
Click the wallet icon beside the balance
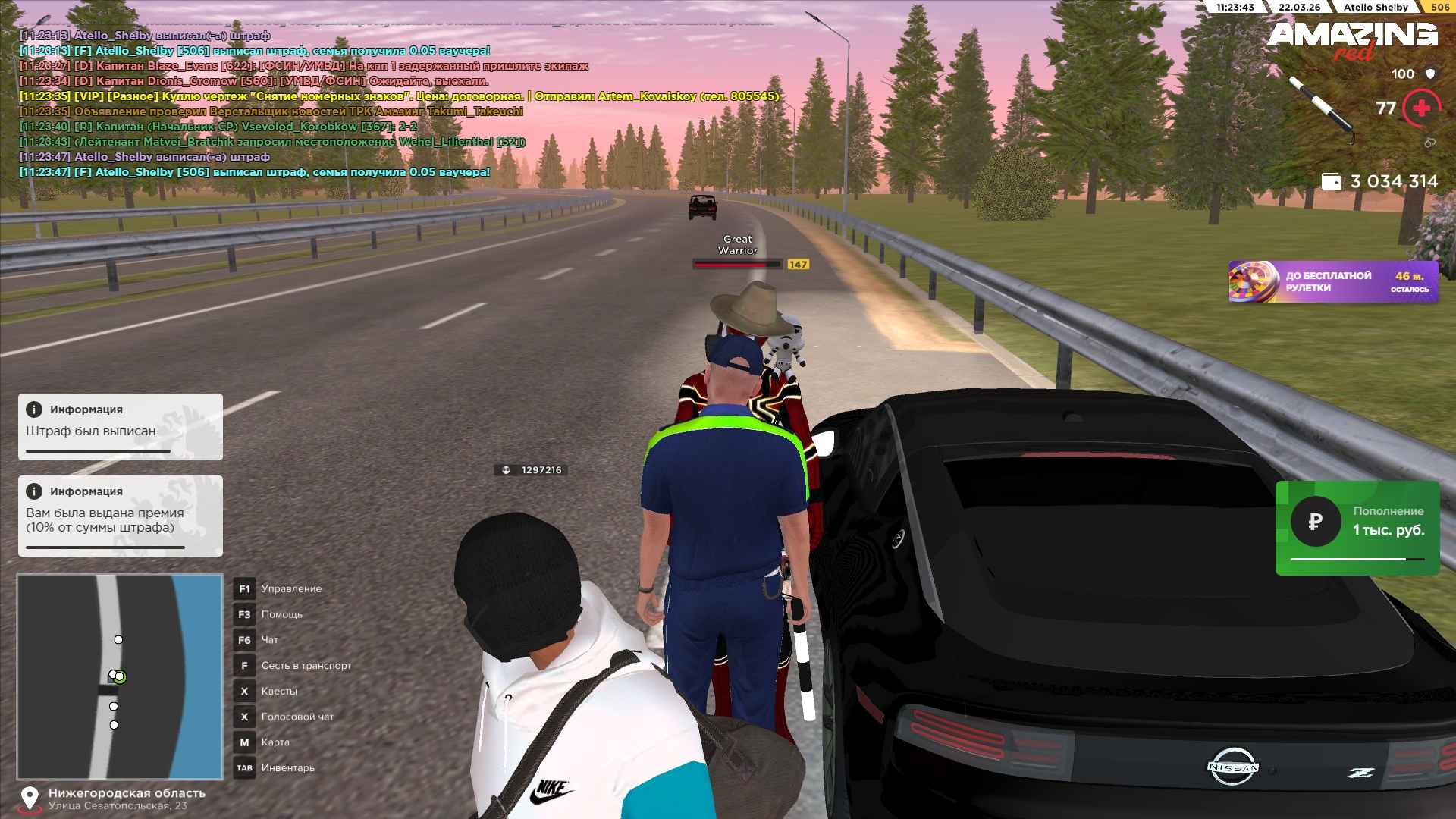[1331, 182]
